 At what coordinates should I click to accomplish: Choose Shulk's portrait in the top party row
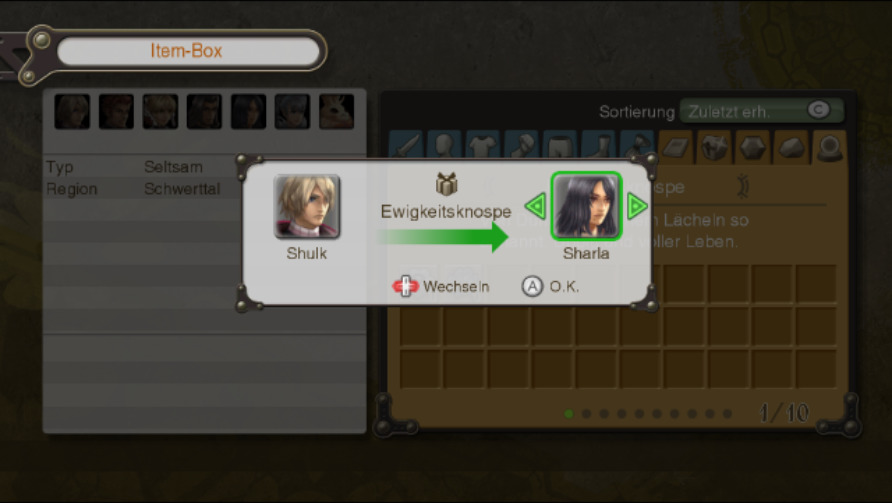[72, 111]
